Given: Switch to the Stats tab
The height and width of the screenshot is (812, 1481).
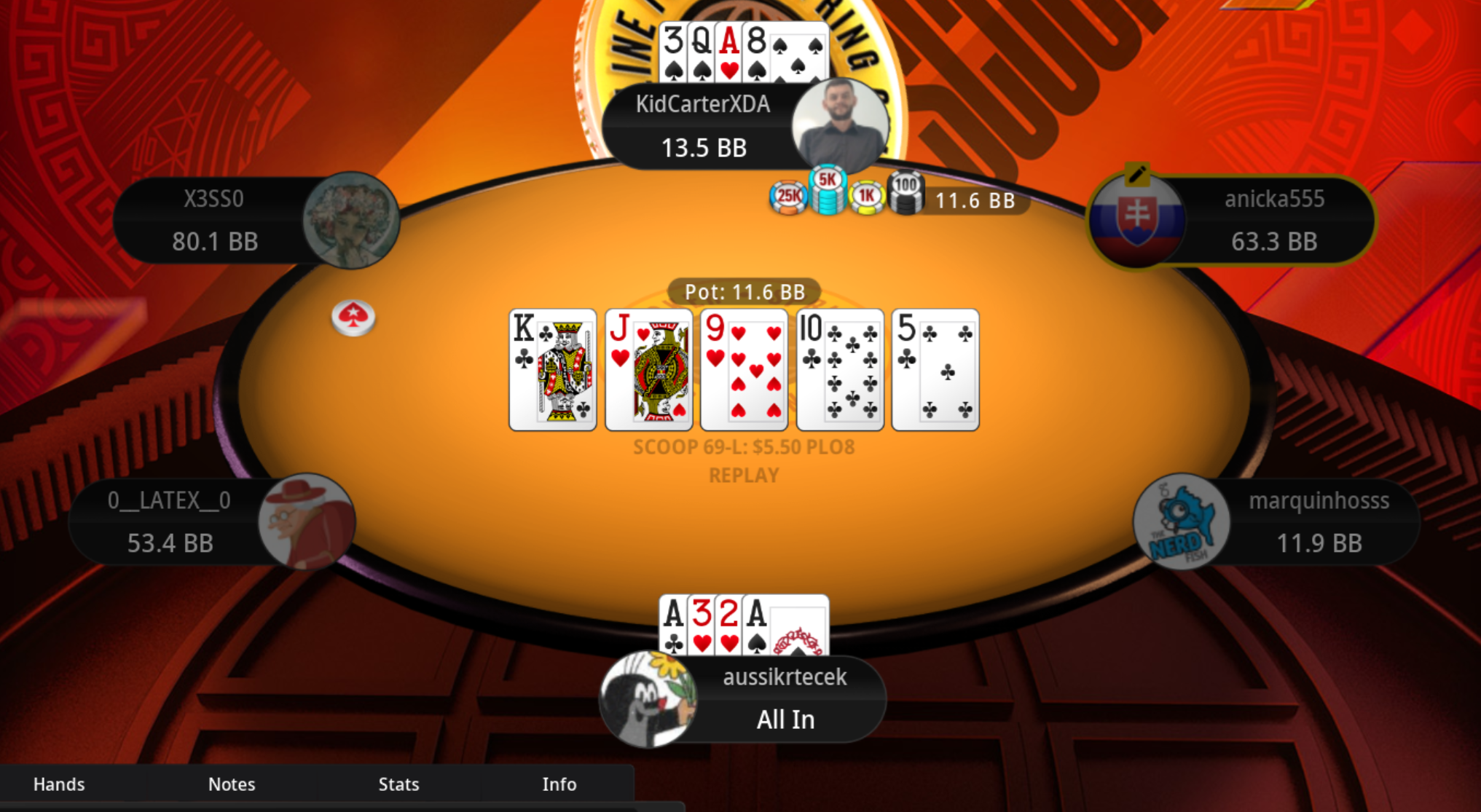Looking at the screenshot, I should point(399,784).
